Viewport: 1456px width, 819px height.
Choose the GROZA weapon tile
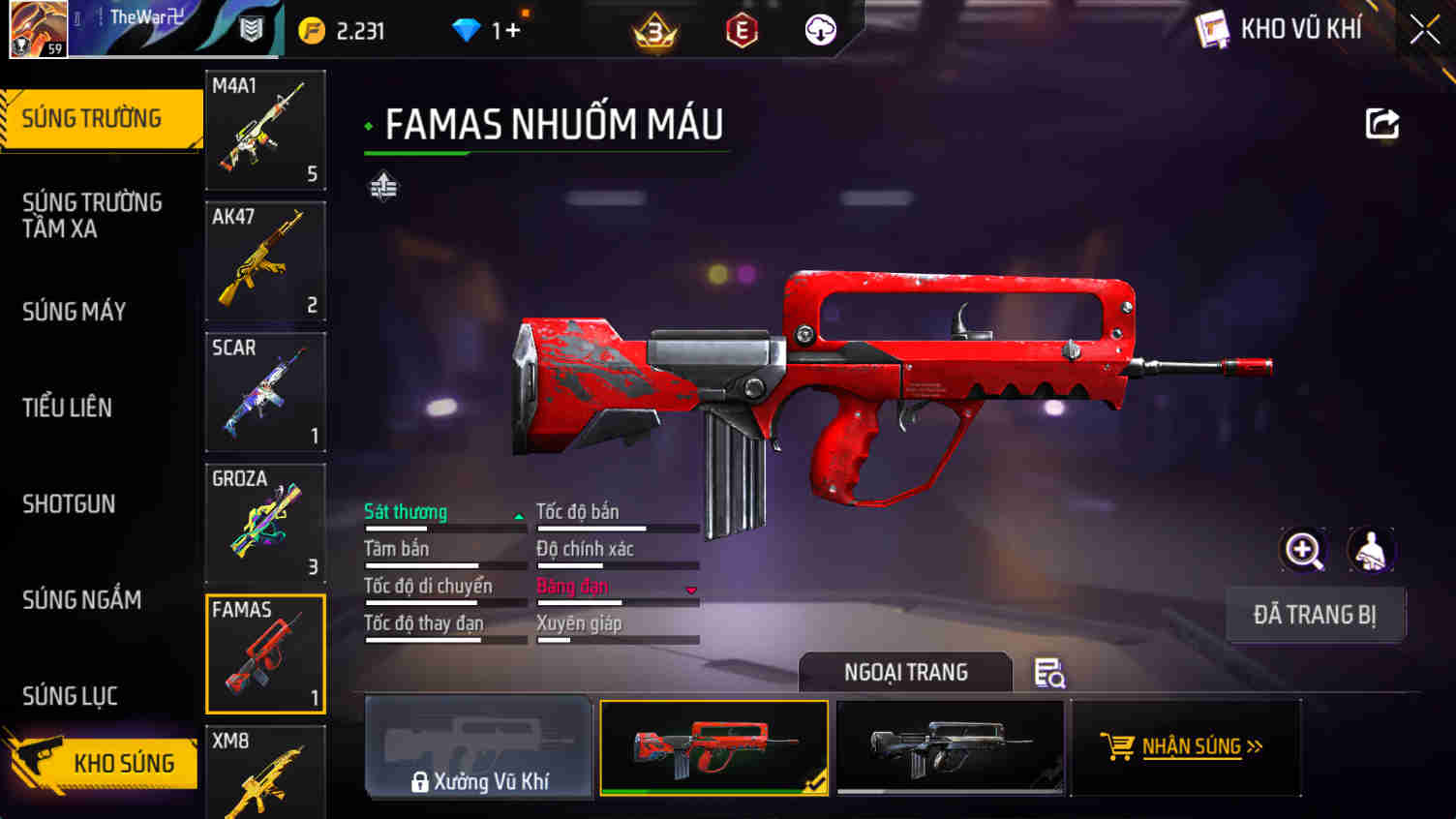tap(265, 523)
